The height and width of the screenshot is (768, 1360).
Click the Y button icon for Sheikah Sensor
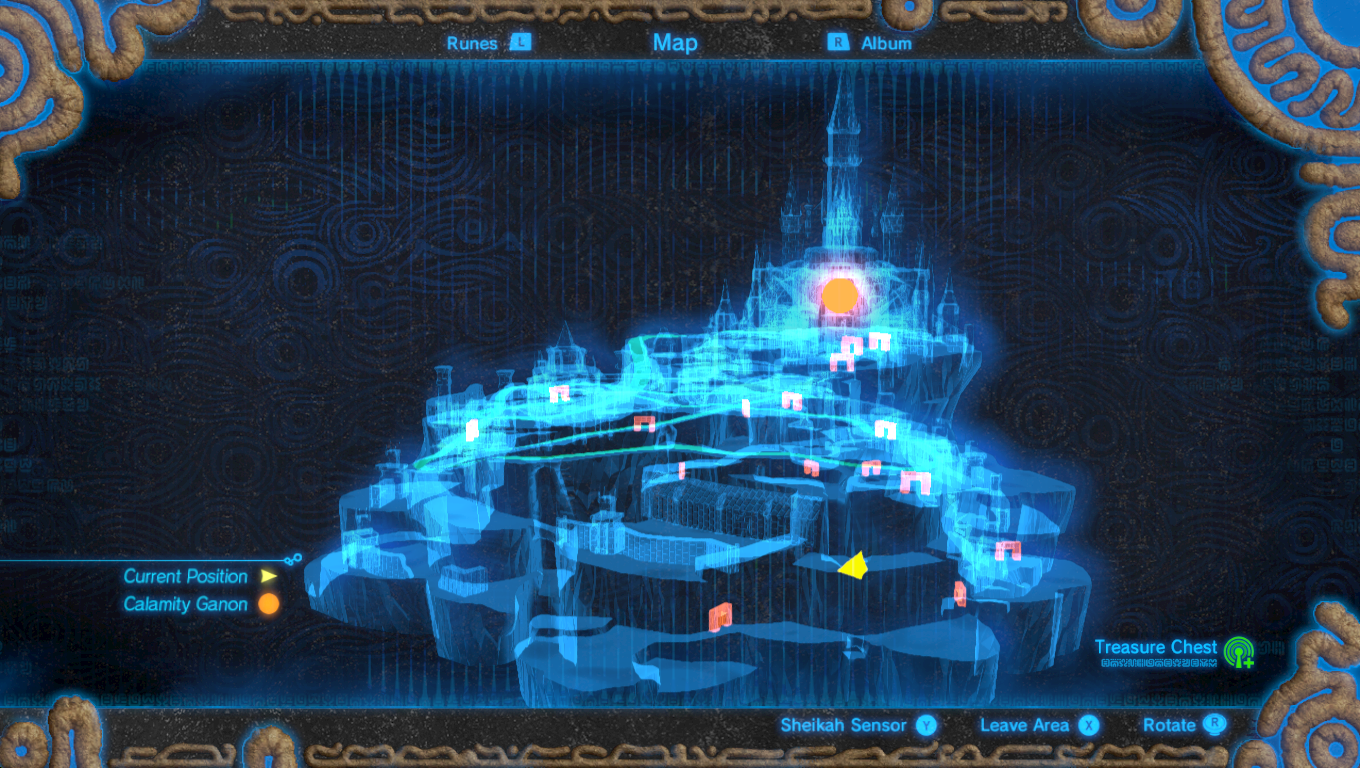(924, 725)
